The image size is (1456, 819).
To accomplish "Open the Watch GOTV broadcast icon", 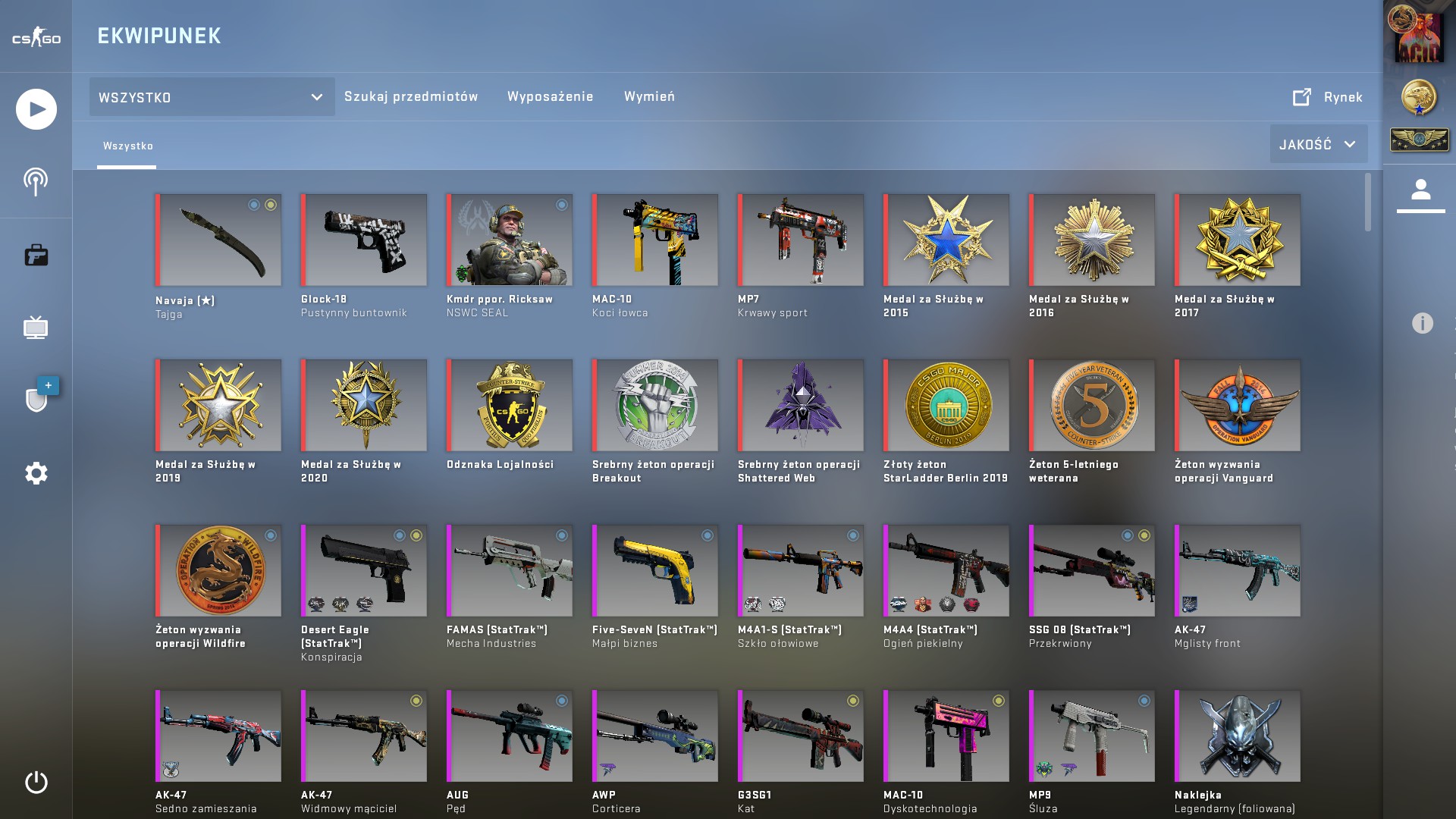I will tap(35, 180).
